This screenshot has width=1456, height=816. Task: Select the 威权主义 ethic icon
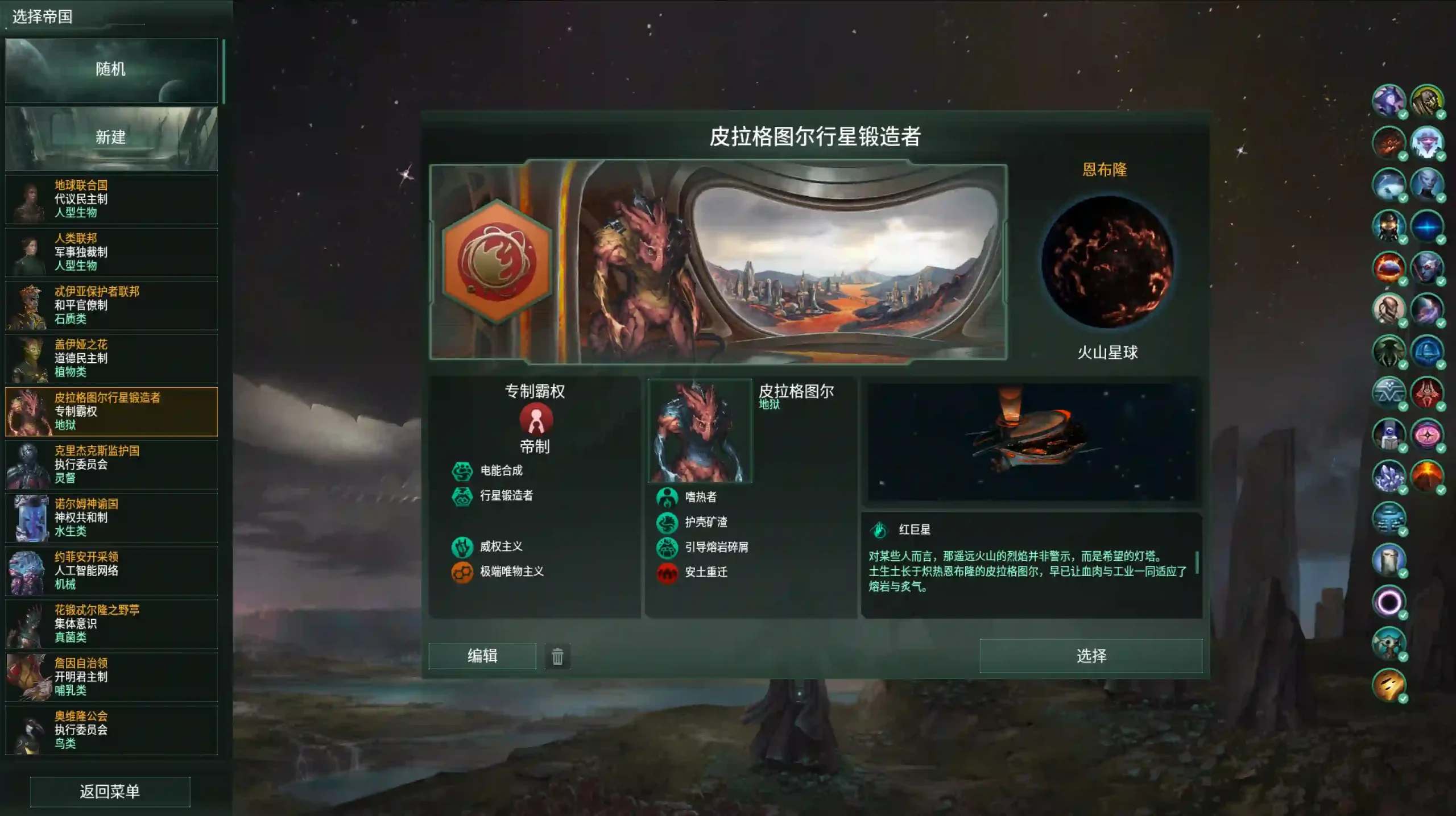point(464,547)
